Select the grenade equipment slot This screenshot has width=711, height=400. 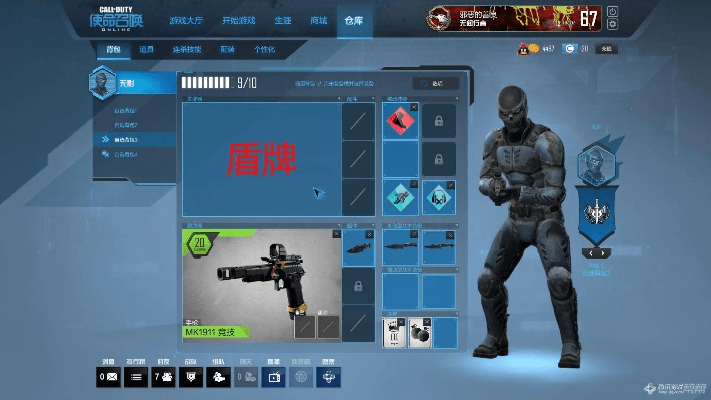pyautogui.click(x=420, y=332)
